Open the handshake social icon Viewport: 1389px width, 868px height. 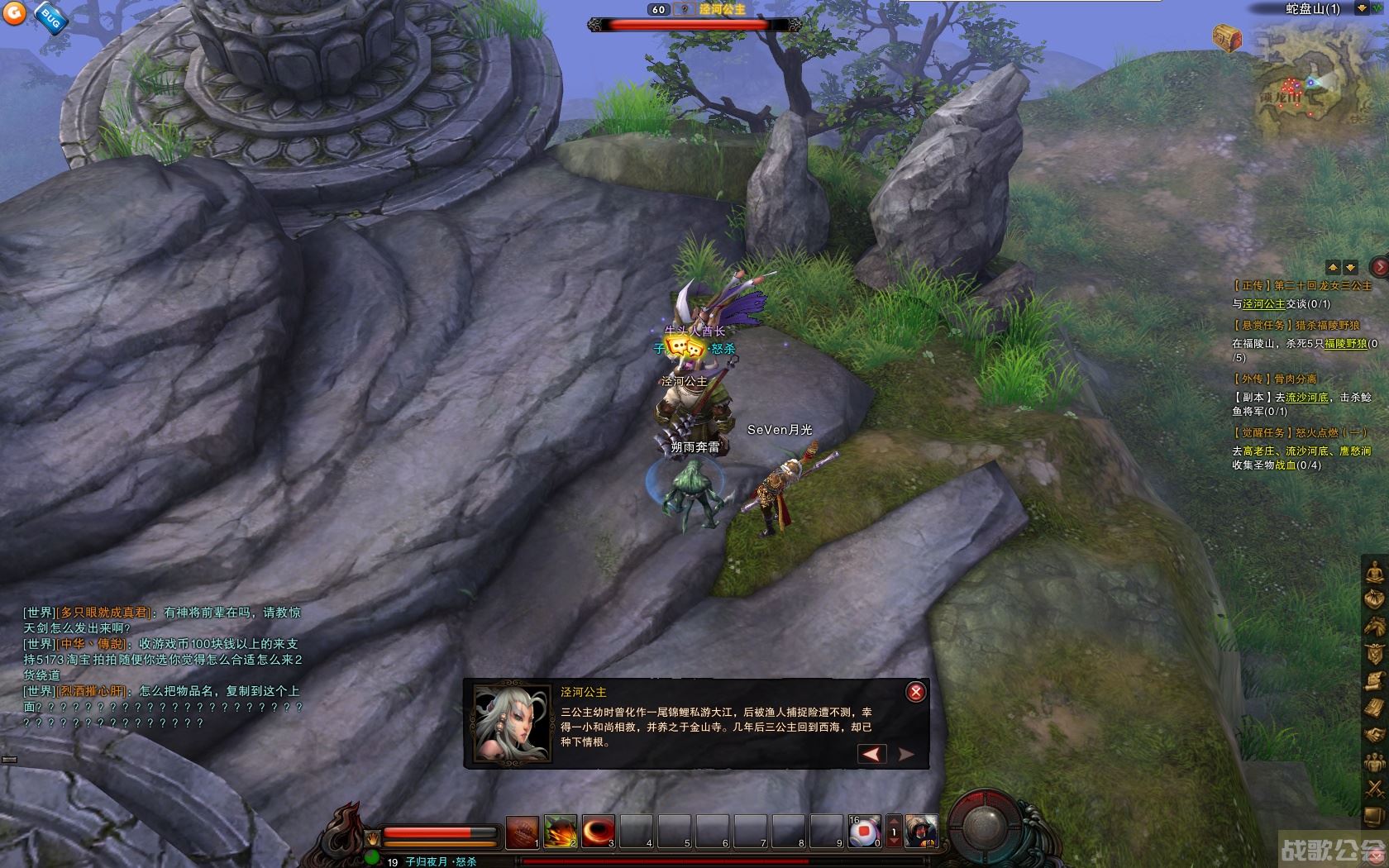1374,734
